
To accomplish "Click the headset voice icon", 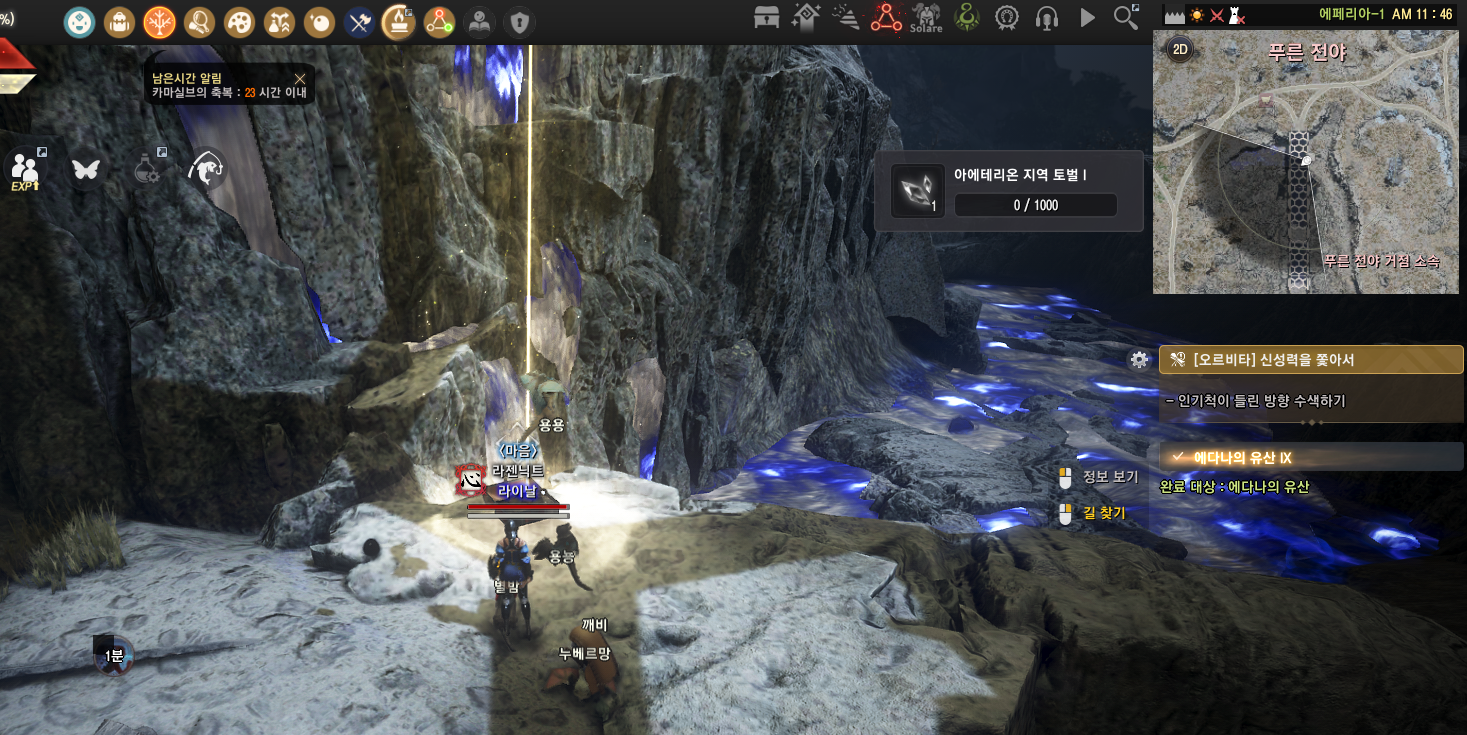I will tap(1047, 17).
